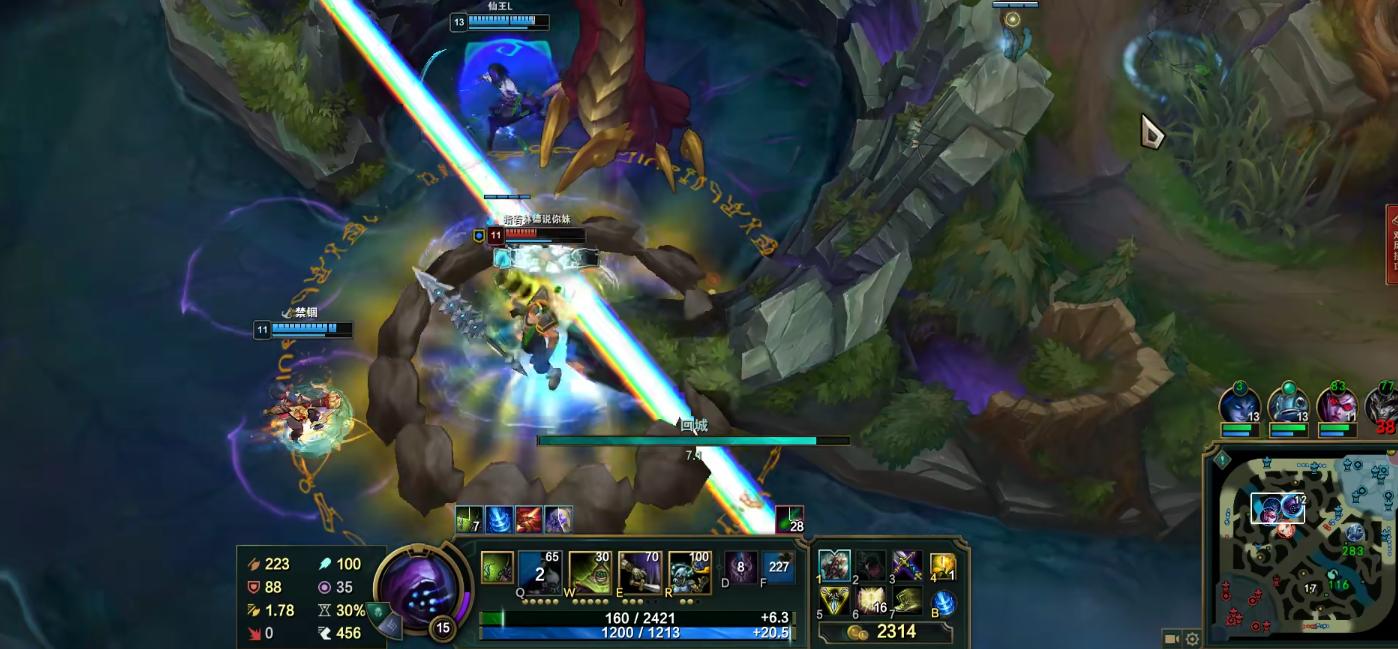Click the champion portrait in the HUD
The height and width of the screenshot is (649, 1398).
(x=418, y=589)
